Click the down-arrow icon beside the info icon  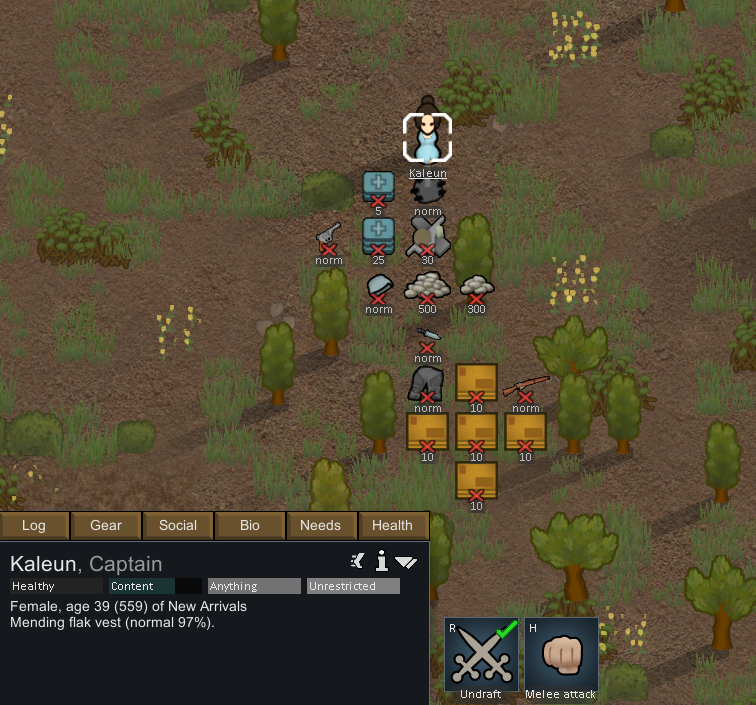click(406, 562)
